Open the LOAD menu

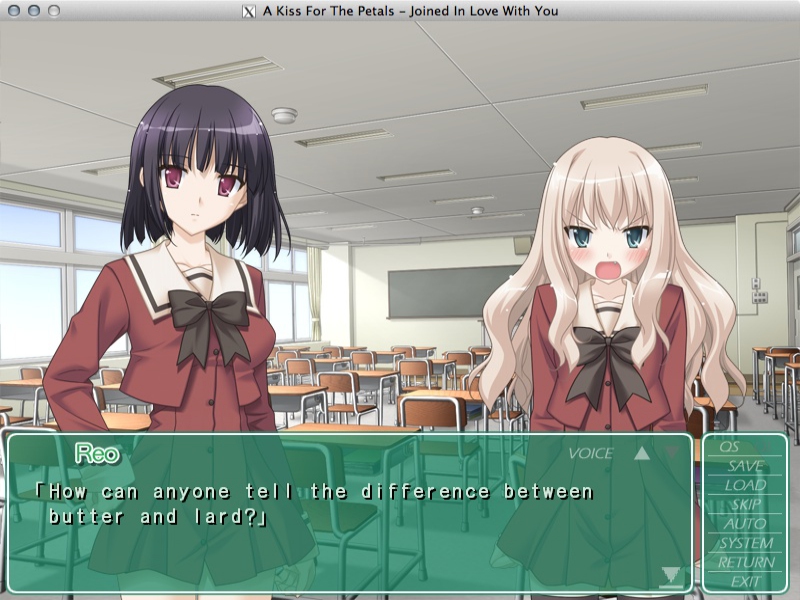coord(745,485)
